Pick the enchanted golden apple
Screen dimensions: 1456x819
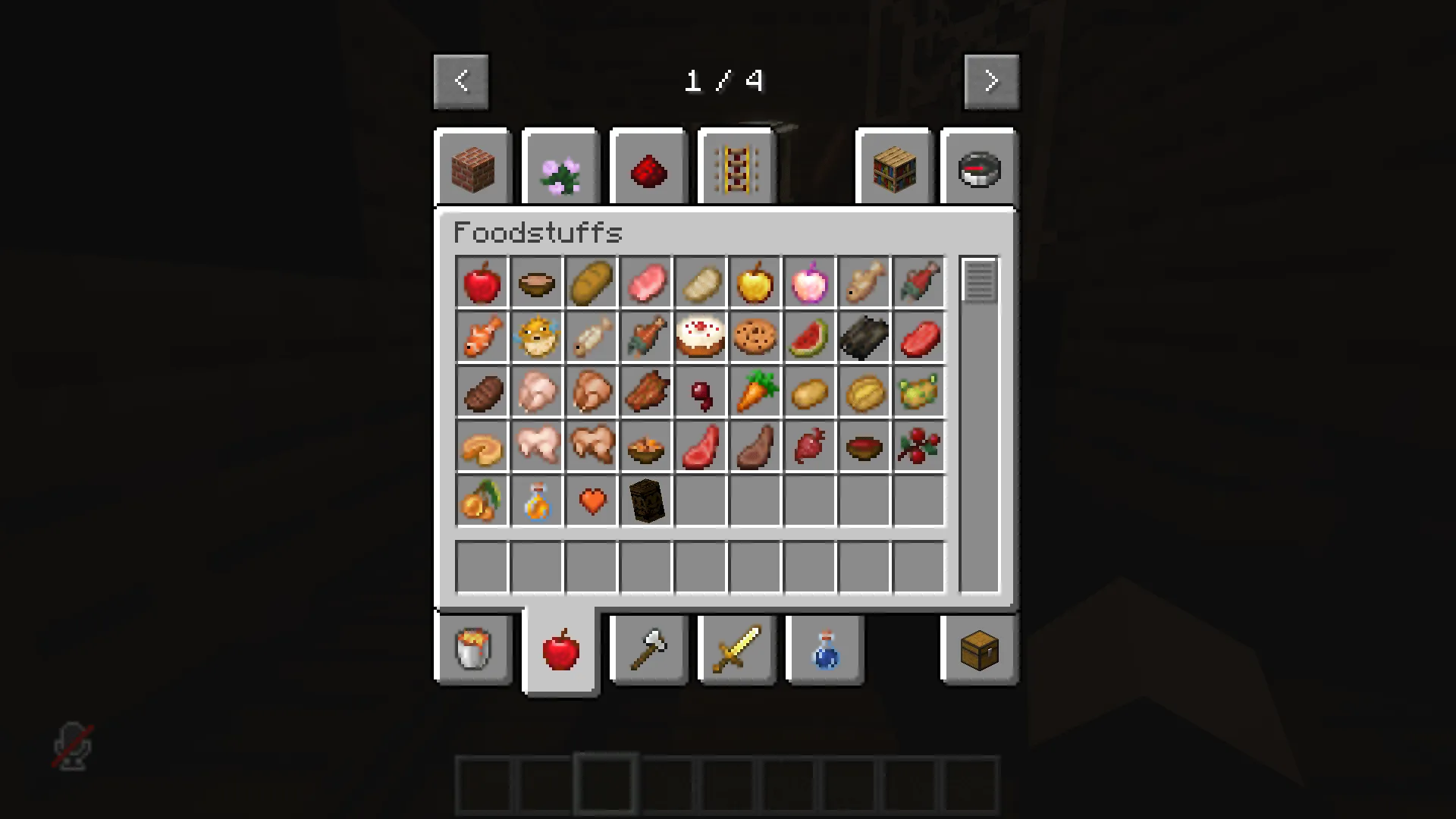809,282
